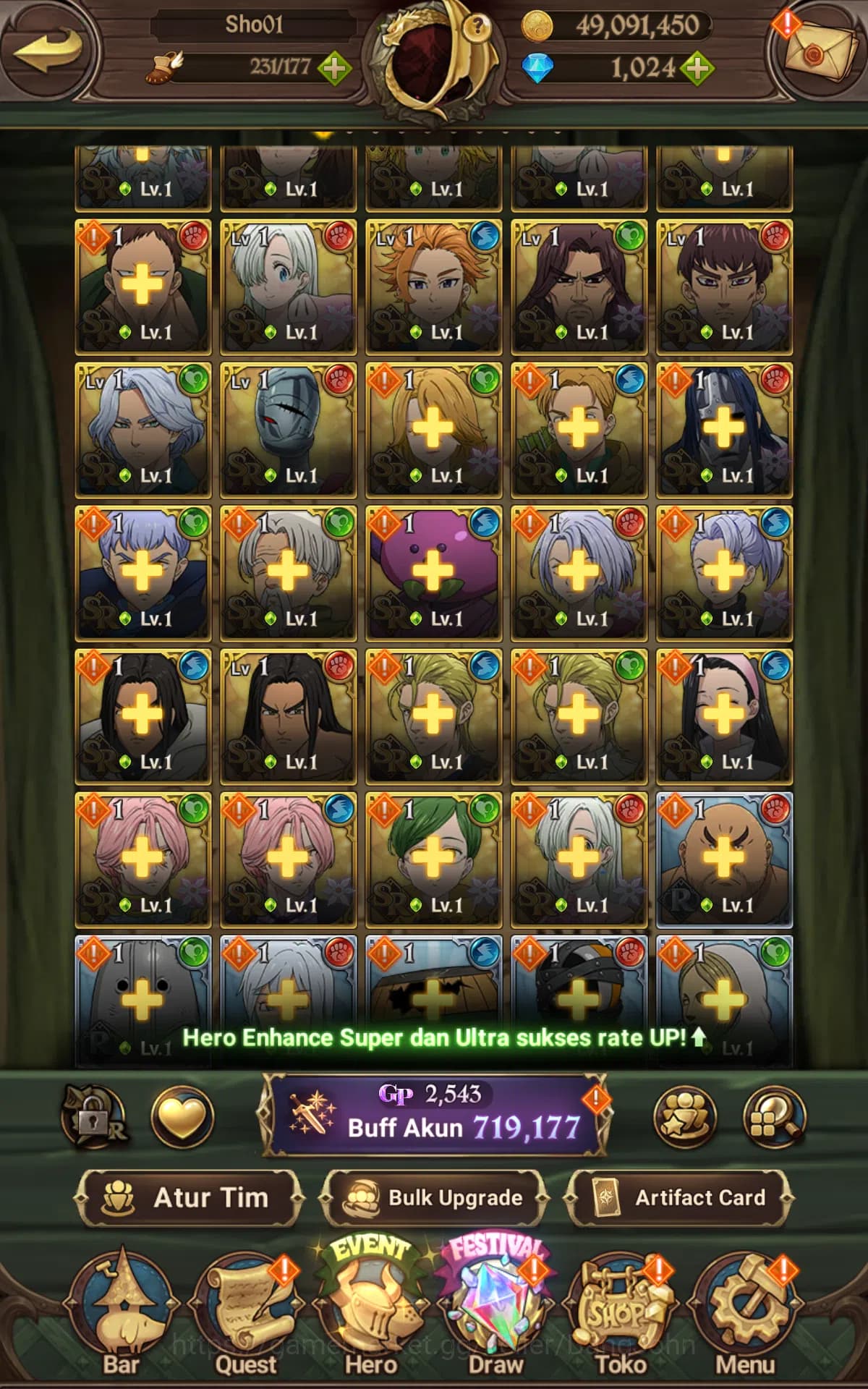
Task: Select the orange spiky-haired hero card
Action: click(x=433, y=286)
